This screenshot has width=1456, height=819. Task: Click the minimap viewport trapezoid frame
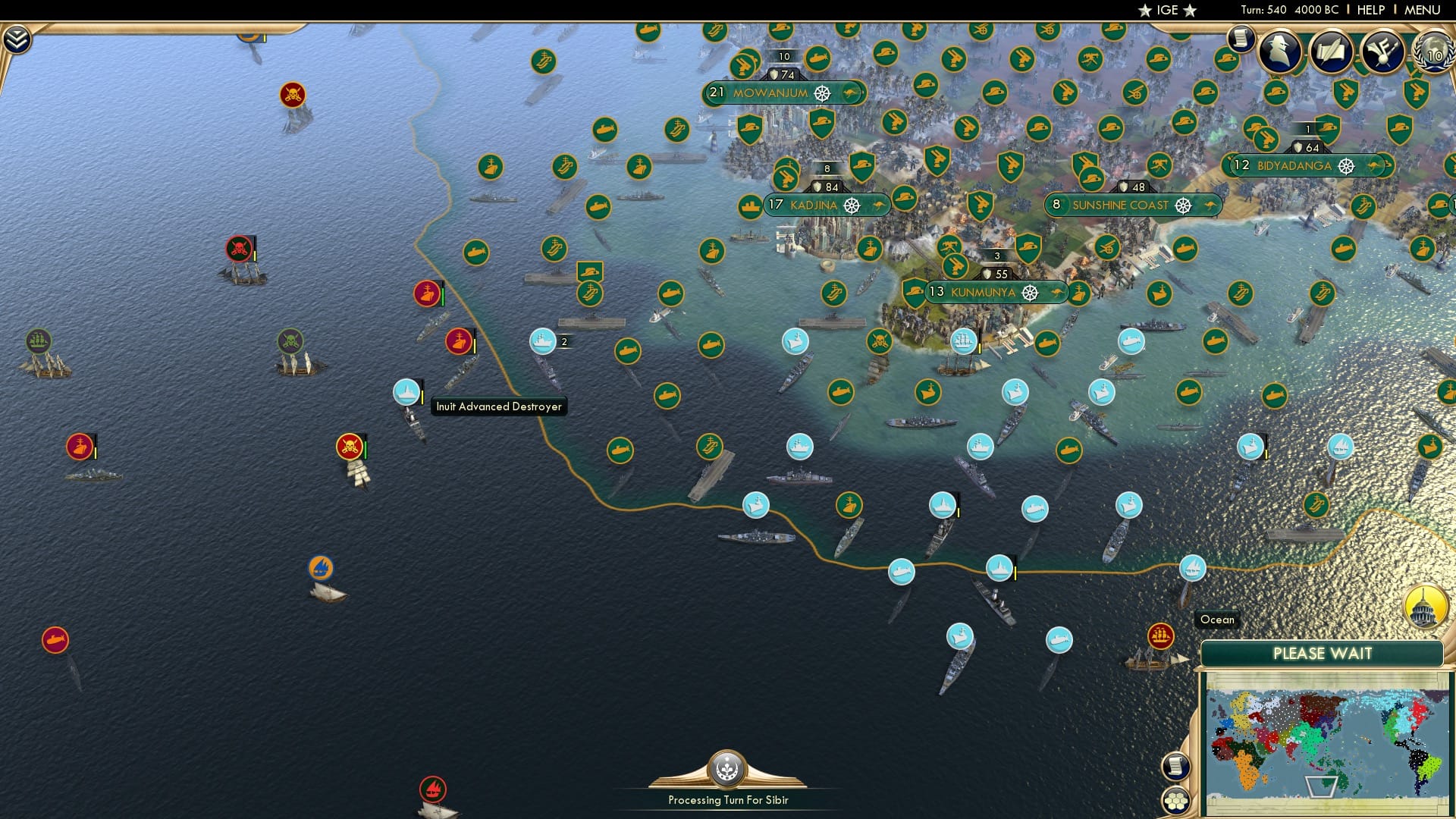[x=1323, y=787]
